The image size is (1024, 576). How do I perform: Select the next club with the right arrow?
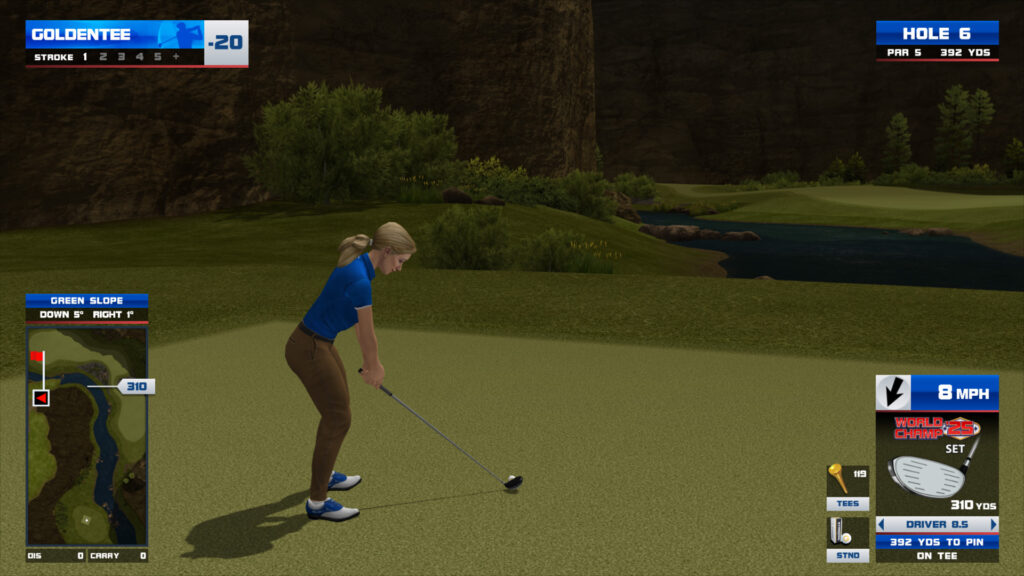(993, 524)
